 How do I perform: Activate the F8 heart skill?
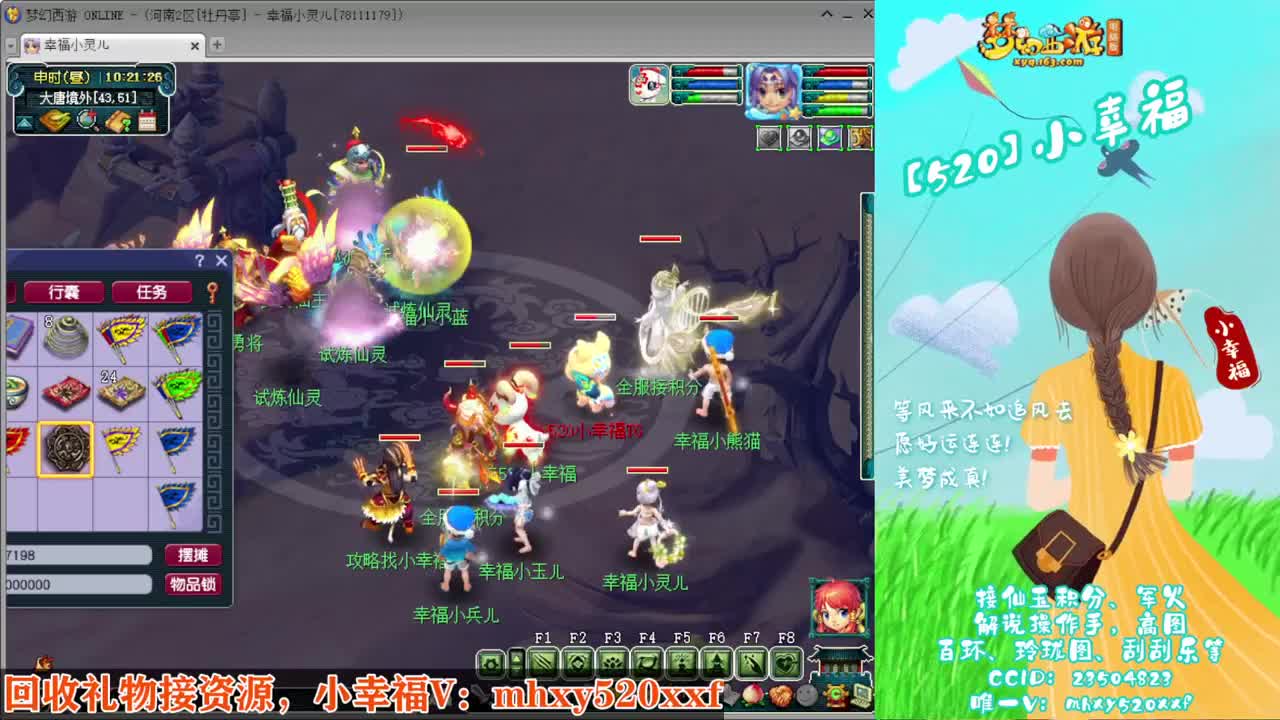(x=786, y=663)
